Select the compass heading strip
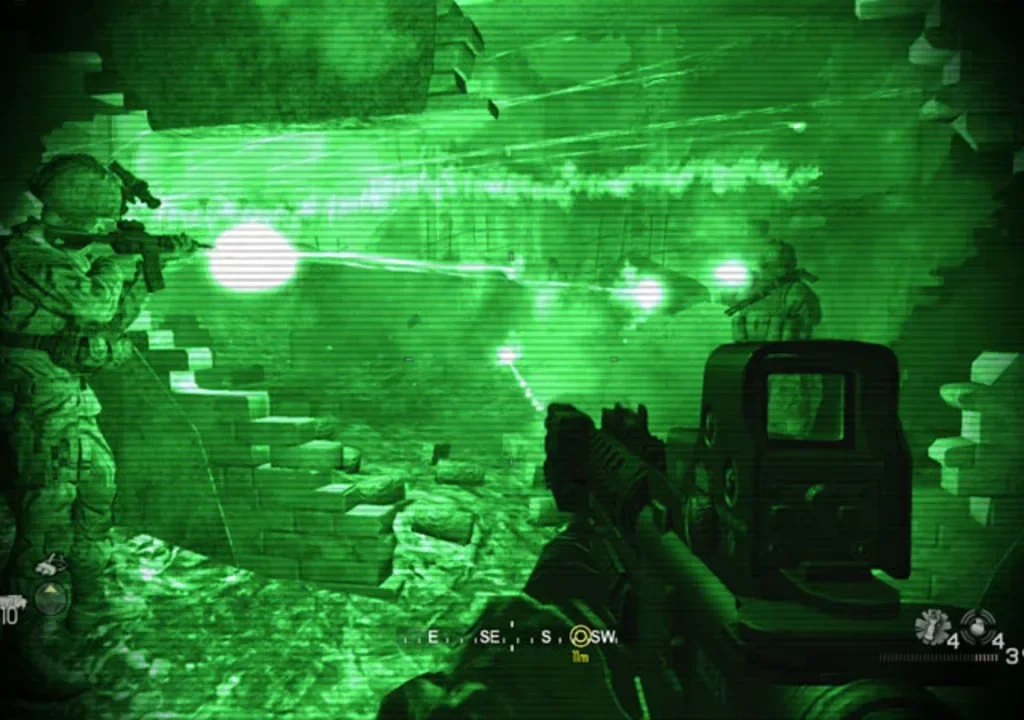Viewport: 1024px width, 720px height. (x=510, y=636)
